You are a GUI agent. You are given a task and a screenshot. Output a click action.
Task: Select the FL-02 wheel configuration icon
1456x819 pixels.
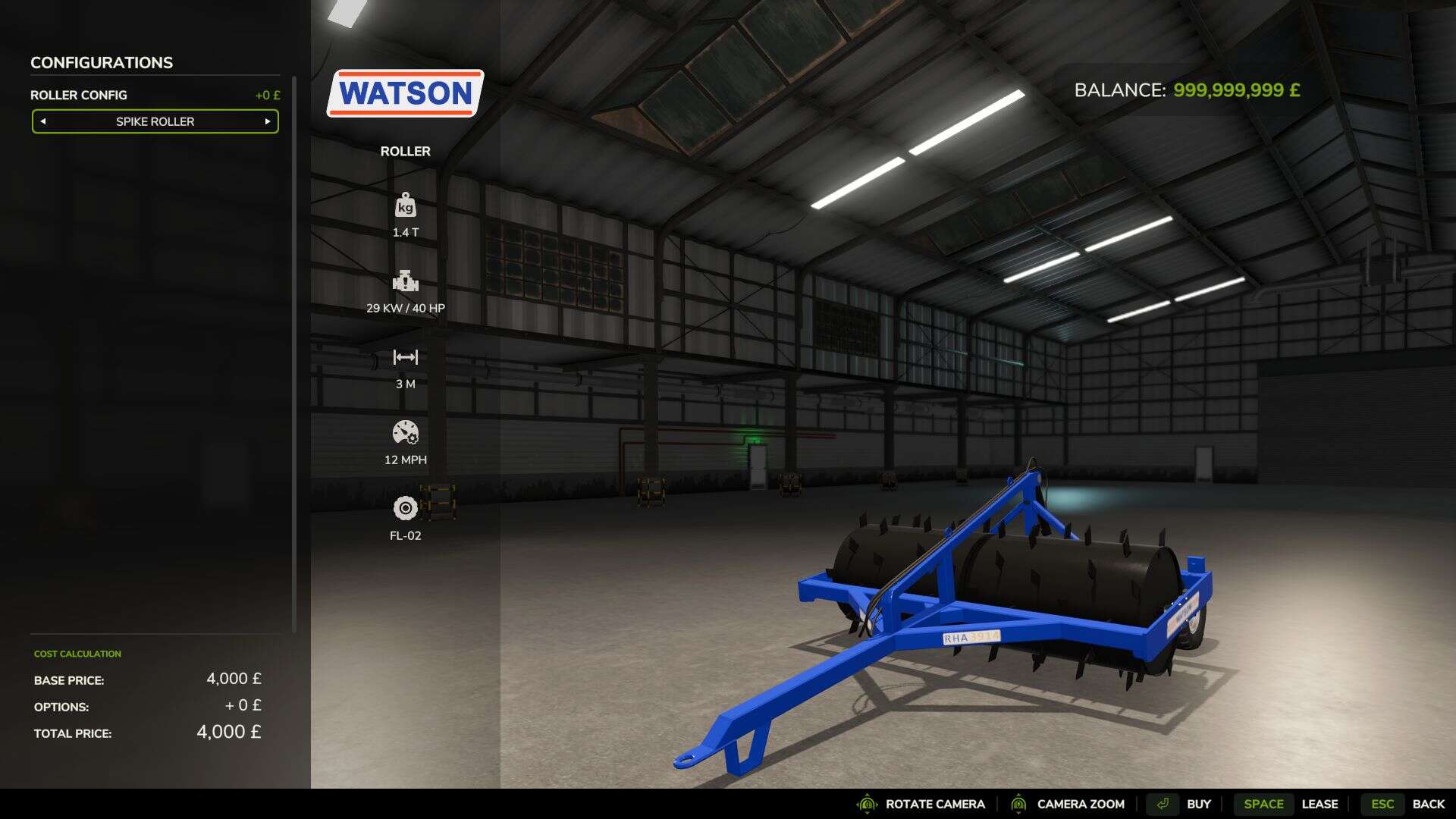pos(406,508)
